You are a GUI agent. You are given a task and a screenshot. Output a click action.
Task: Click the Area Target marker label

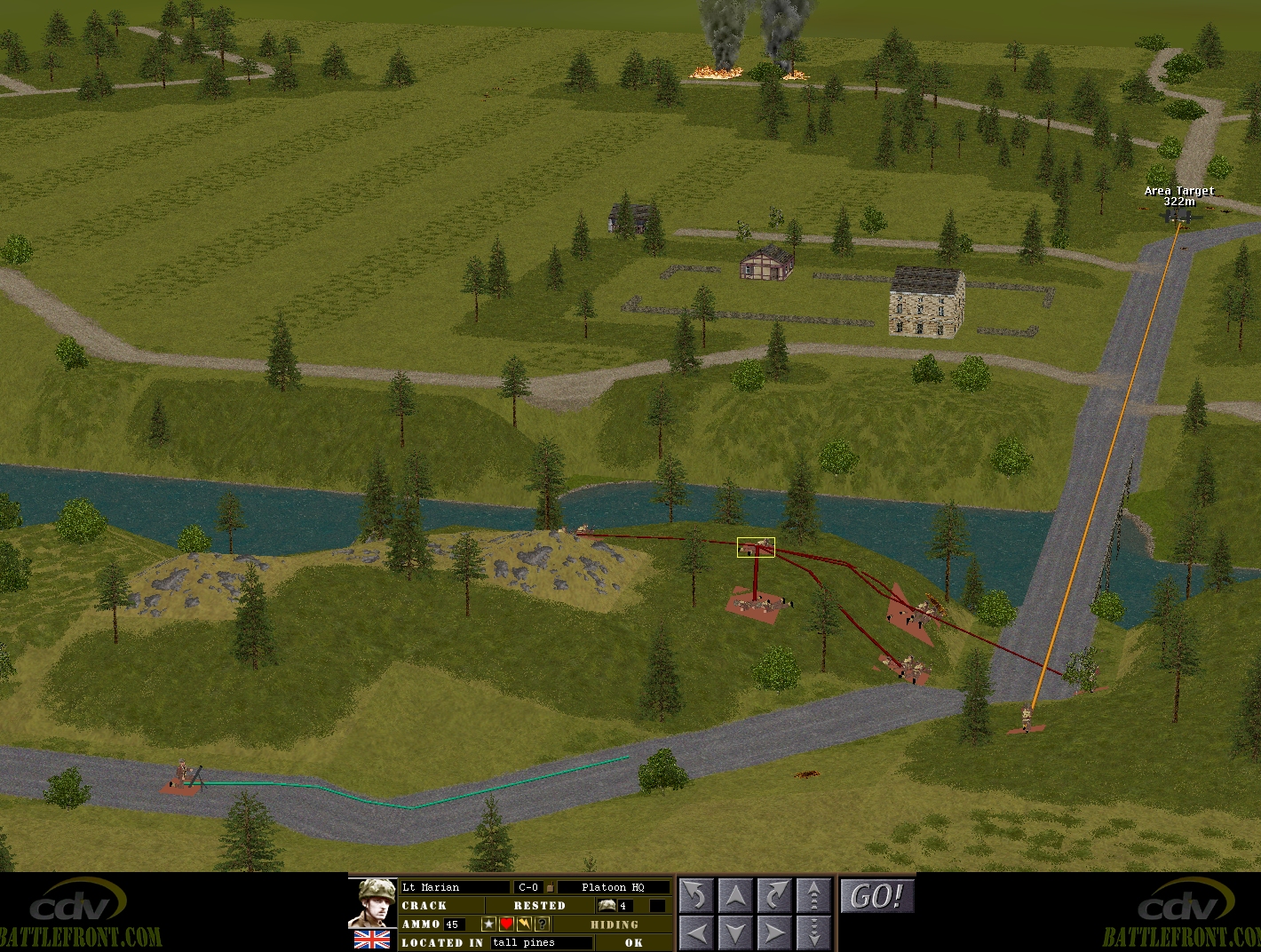[1178, 196]
